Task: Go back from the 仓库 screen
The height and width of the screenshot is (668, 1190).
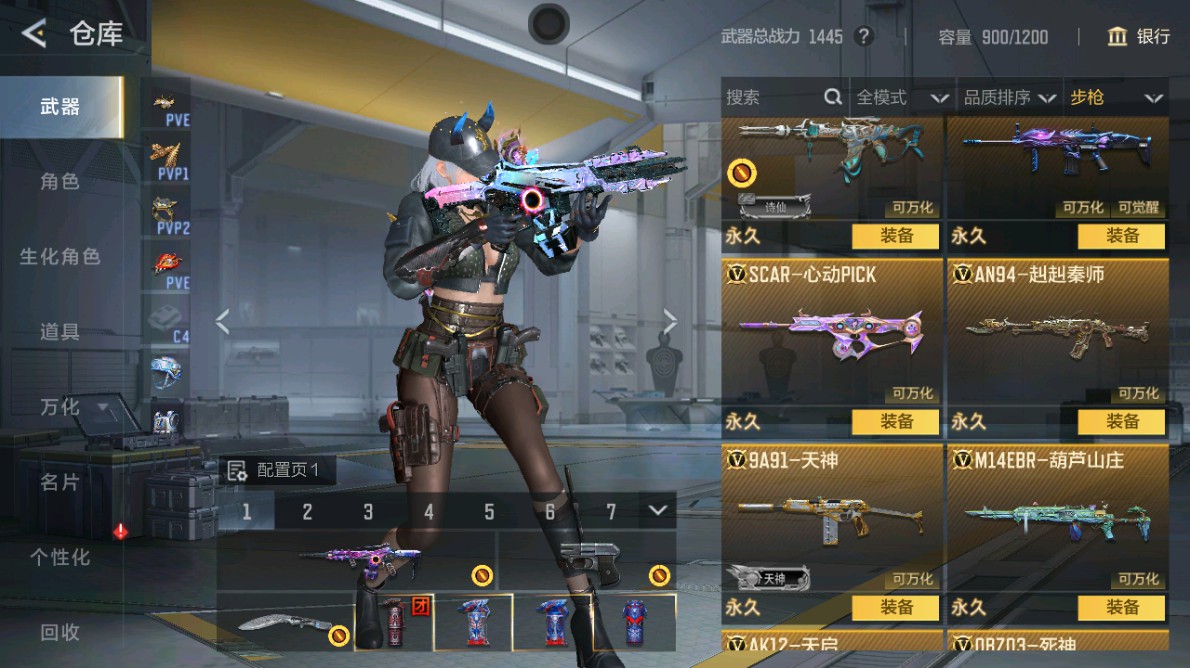Action: tap(34, 34)
